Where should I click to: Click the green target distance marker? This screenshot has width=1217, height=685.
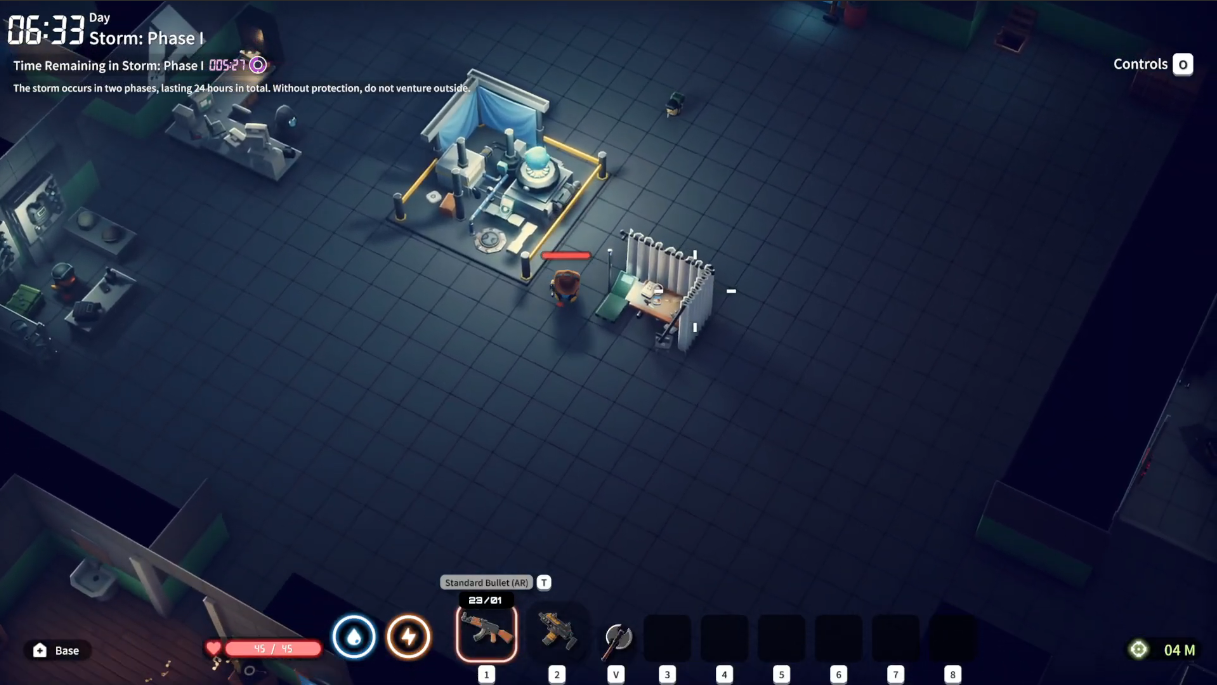1138,650
